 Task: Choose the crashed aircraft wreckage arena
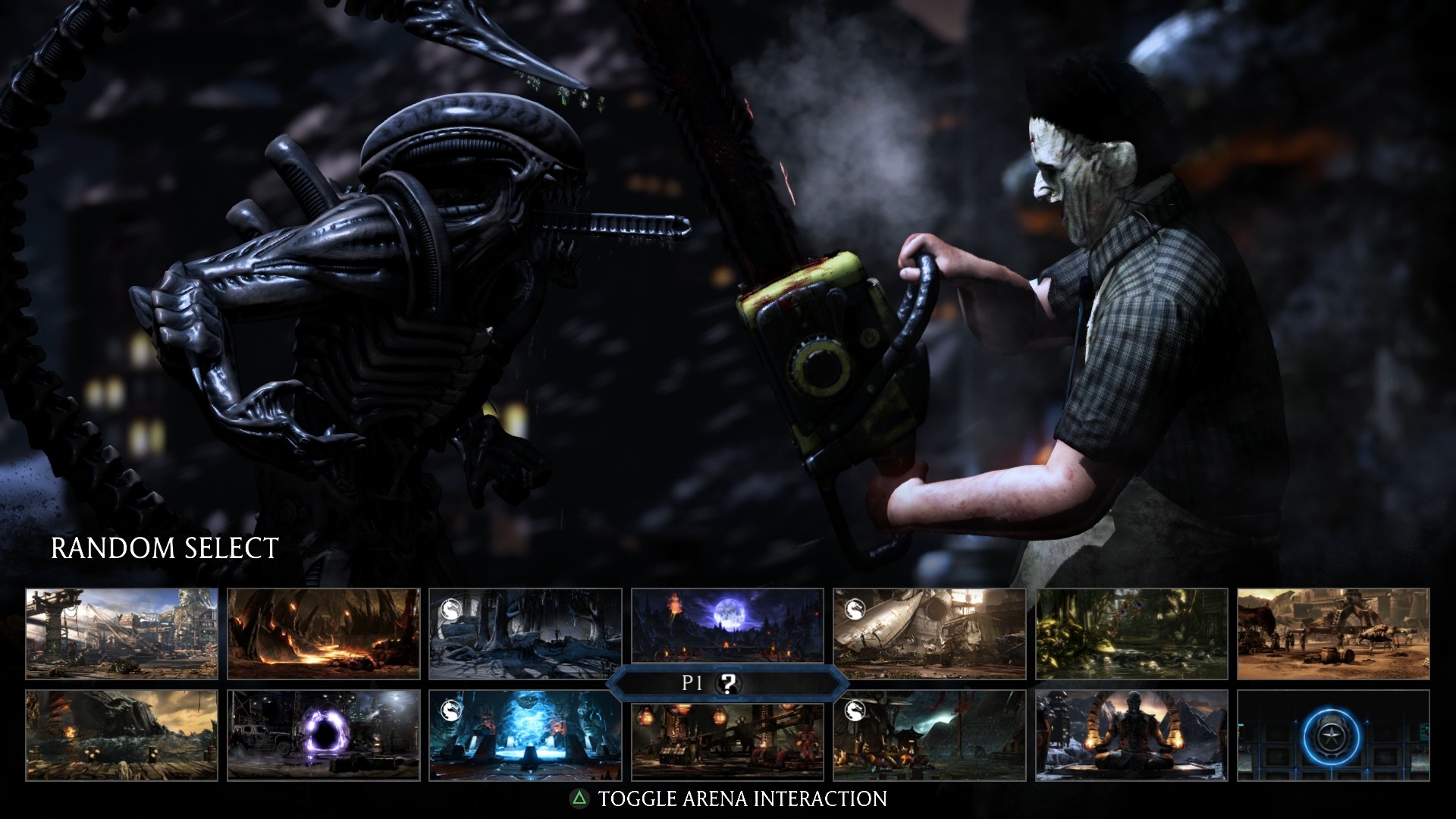coord(929,633)
